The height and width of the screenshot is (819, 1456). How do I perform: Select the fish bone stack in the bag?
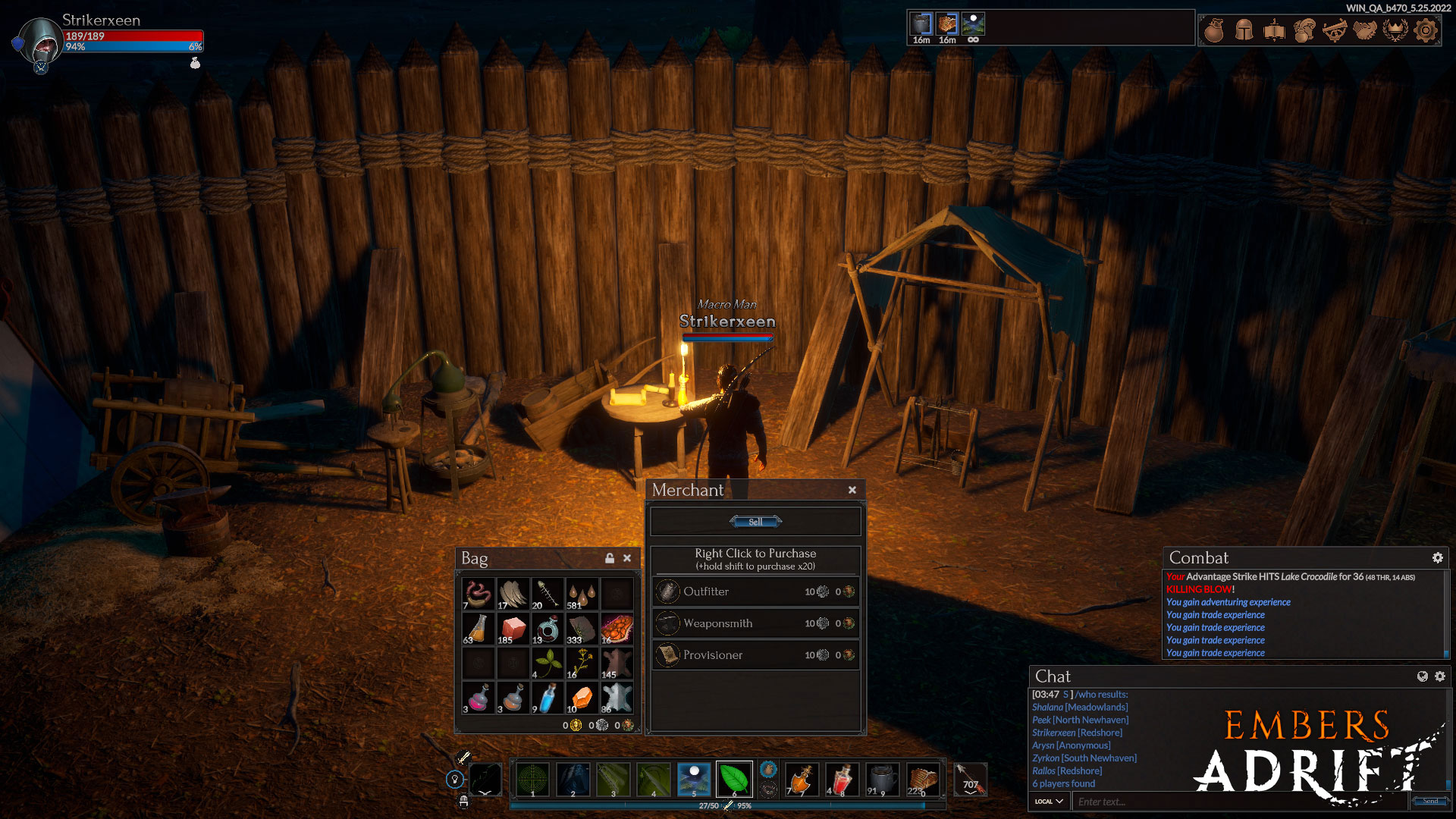point(547,594)
